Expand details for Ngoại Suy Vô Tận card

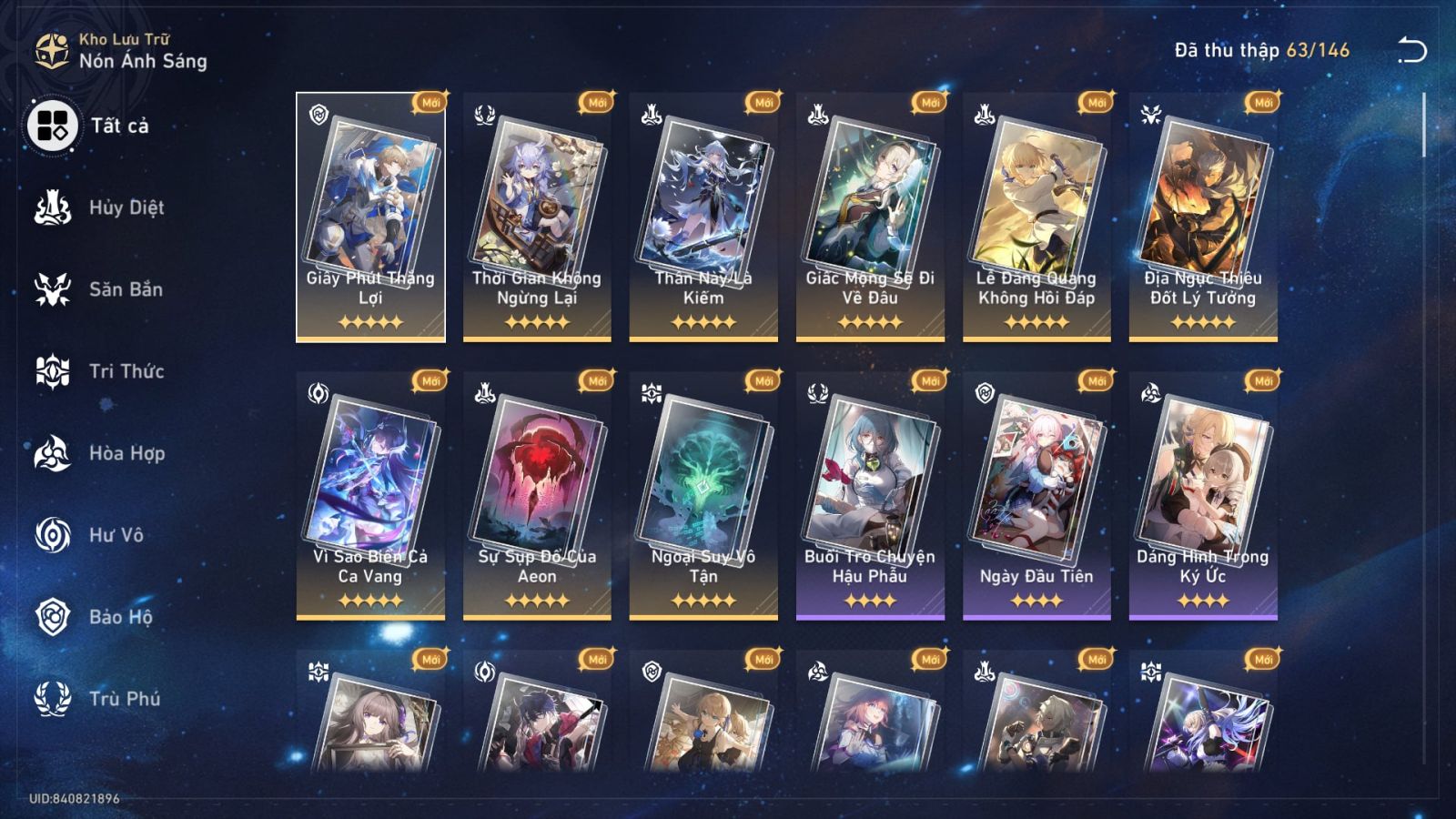point(706,478)
